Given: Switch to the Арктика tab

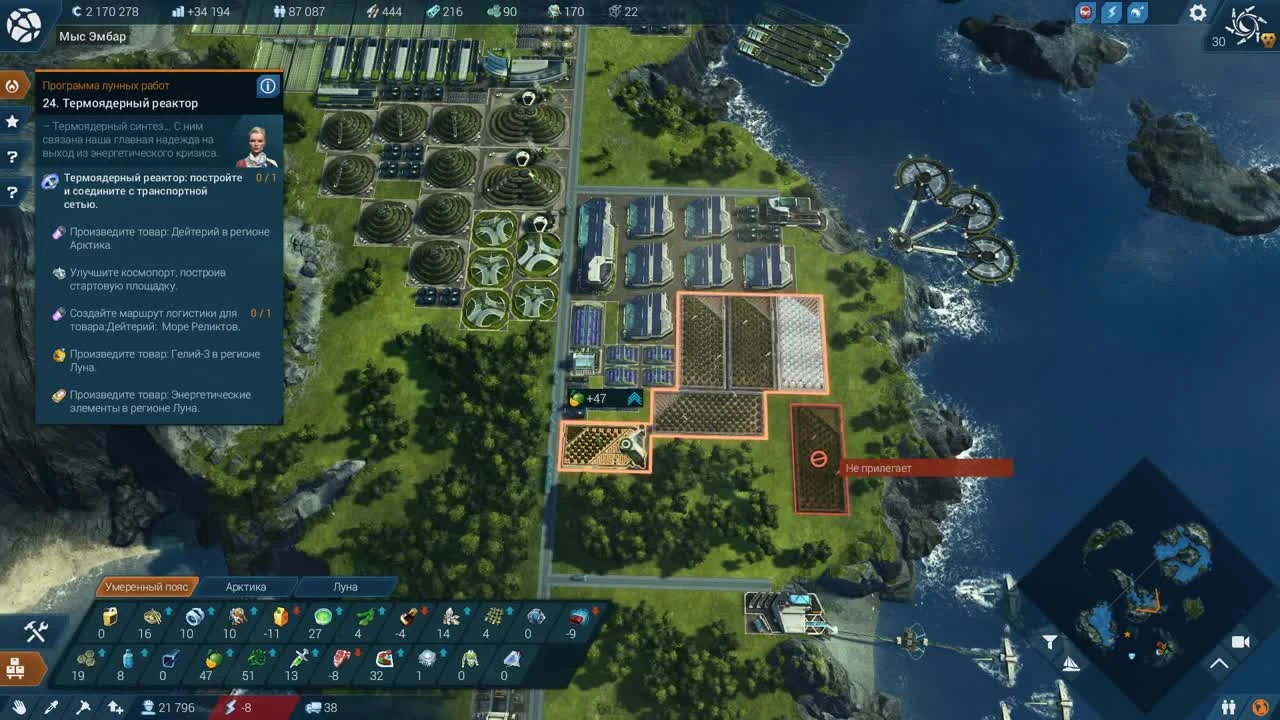Looking at the screenshot, I should [247, 587].
